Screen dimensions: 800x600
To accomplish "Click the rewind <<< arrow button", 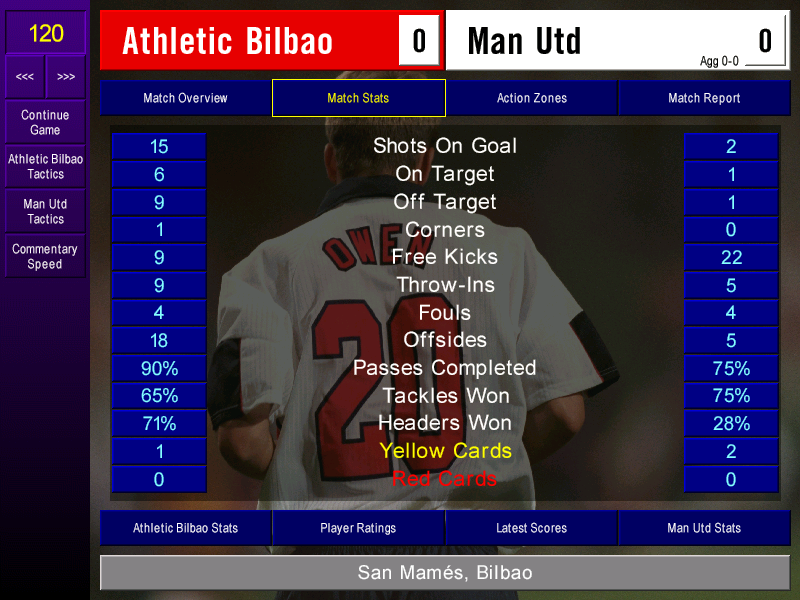I will click(25, 77).
